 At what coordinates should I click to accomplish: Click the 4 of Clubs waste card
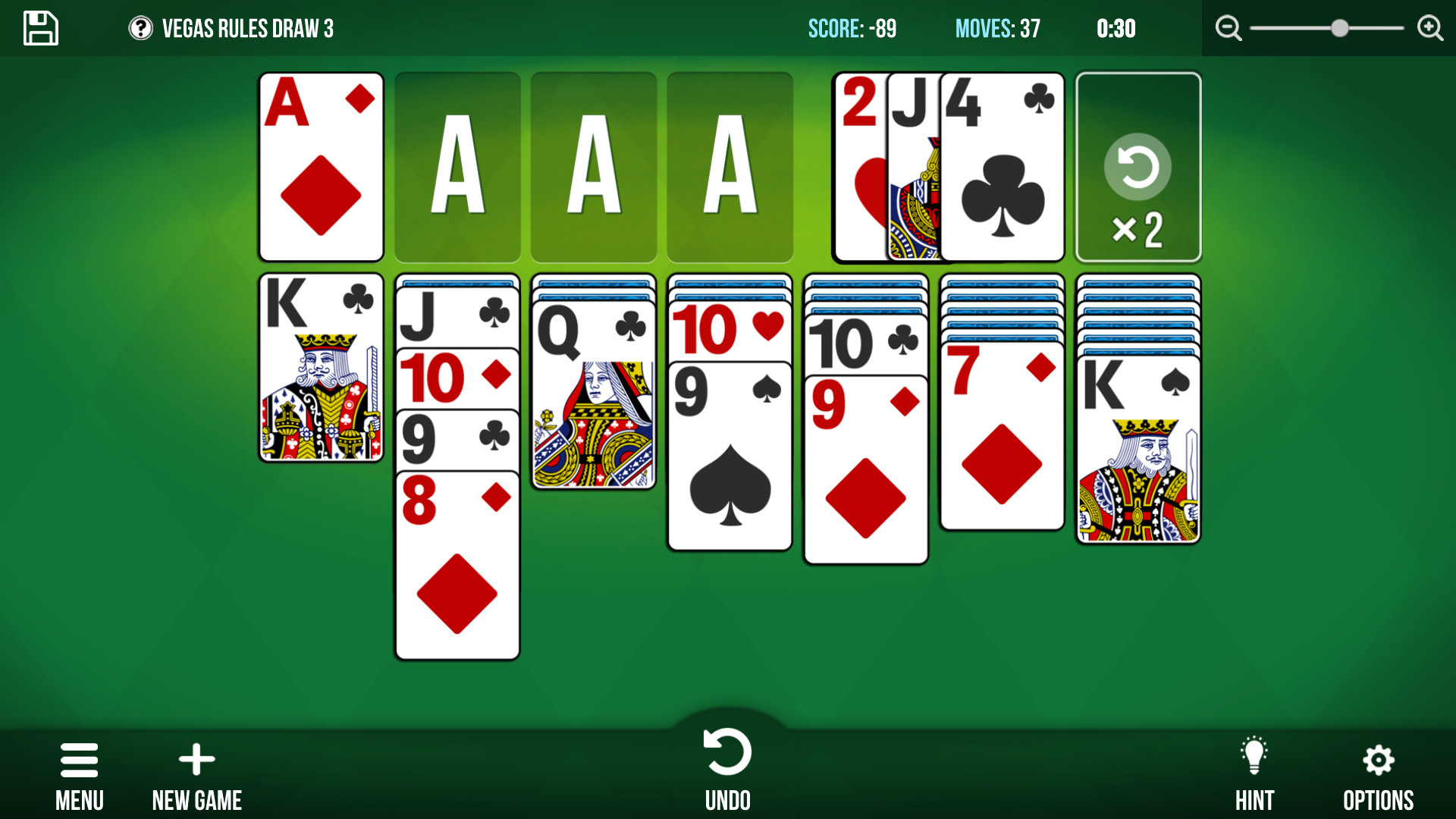click(x=1003, y=168)
